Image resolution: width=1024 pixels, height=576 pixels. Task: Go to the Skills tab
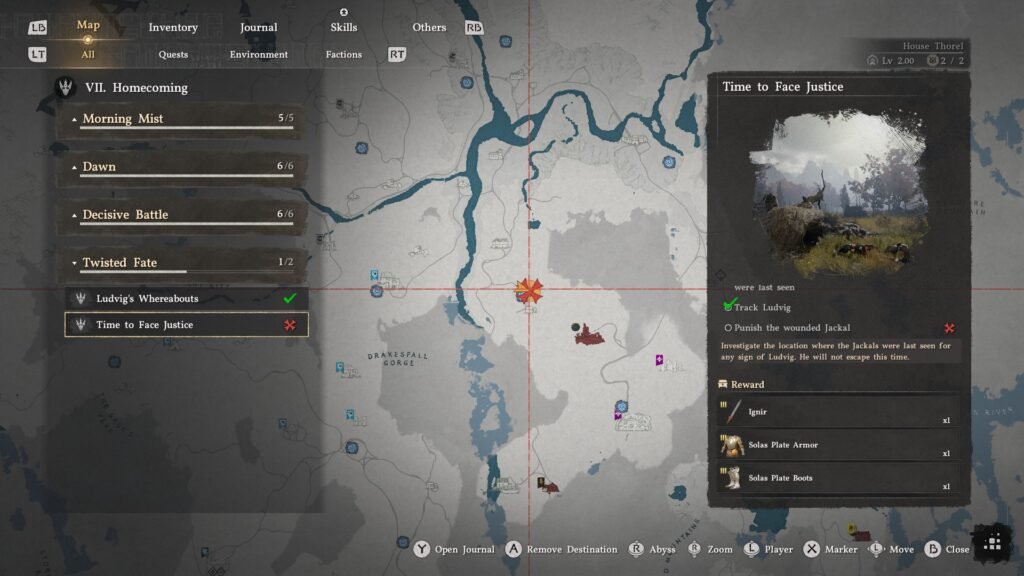pyautogui.click(x=343, y=27)
